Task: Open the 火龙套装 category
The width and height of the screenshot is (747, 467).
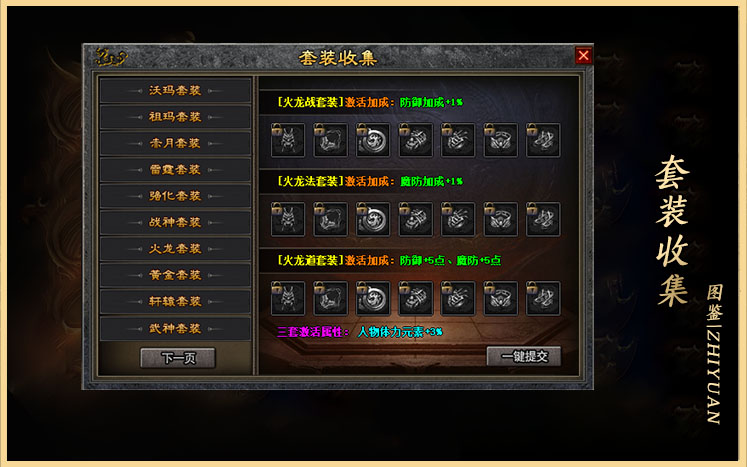Action: point(175,248)
